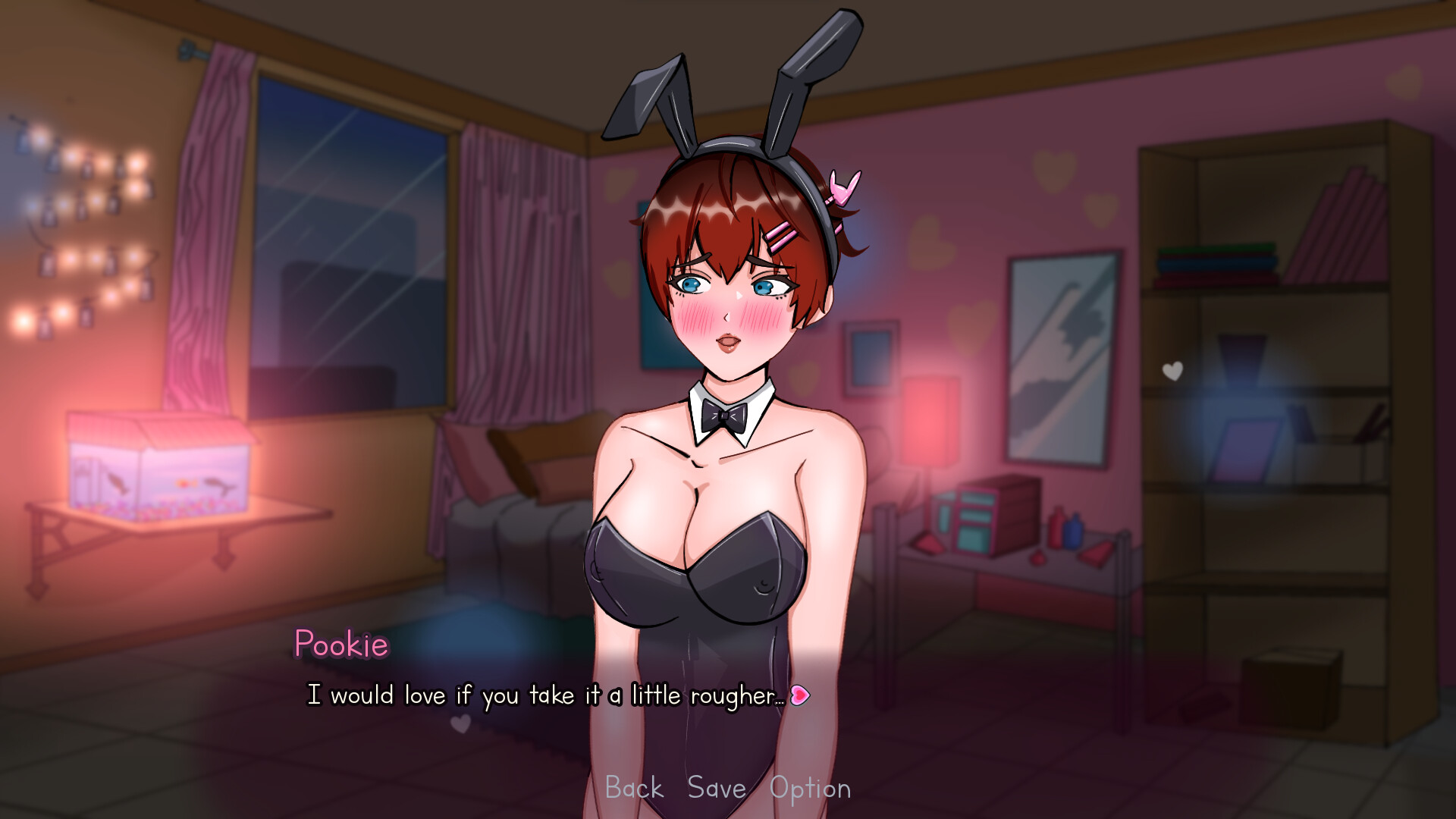
Task: Click the Back button
Action: tap(634, 789)
